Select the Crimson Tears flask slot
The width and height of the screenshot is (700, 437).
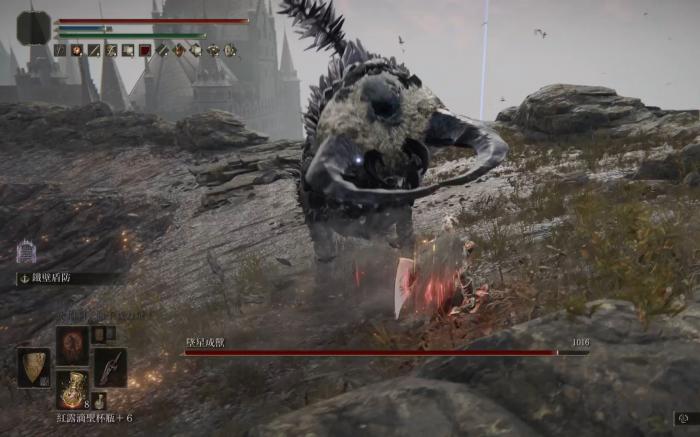[72, 388]
